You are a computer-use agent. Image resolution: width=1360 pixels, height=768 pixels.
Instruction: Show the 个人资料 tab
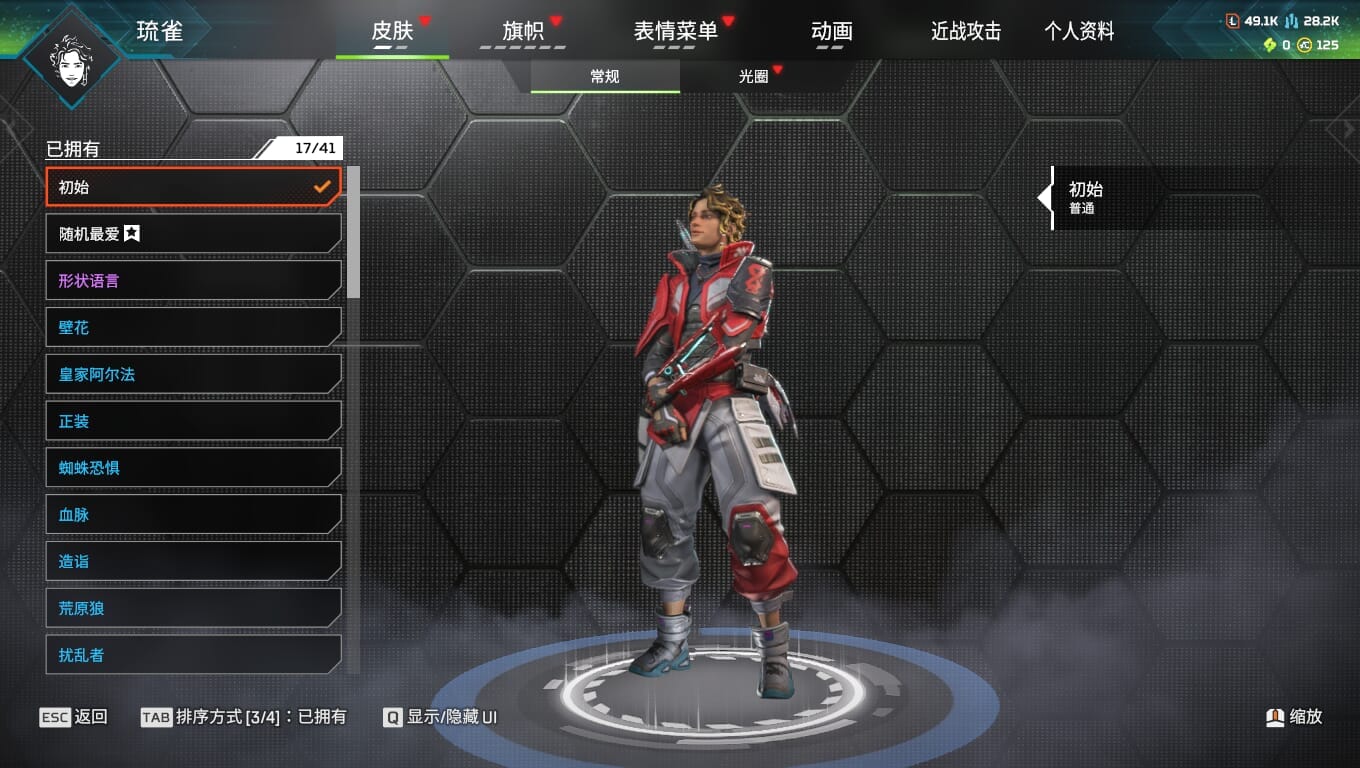(x=1079, y=31)
